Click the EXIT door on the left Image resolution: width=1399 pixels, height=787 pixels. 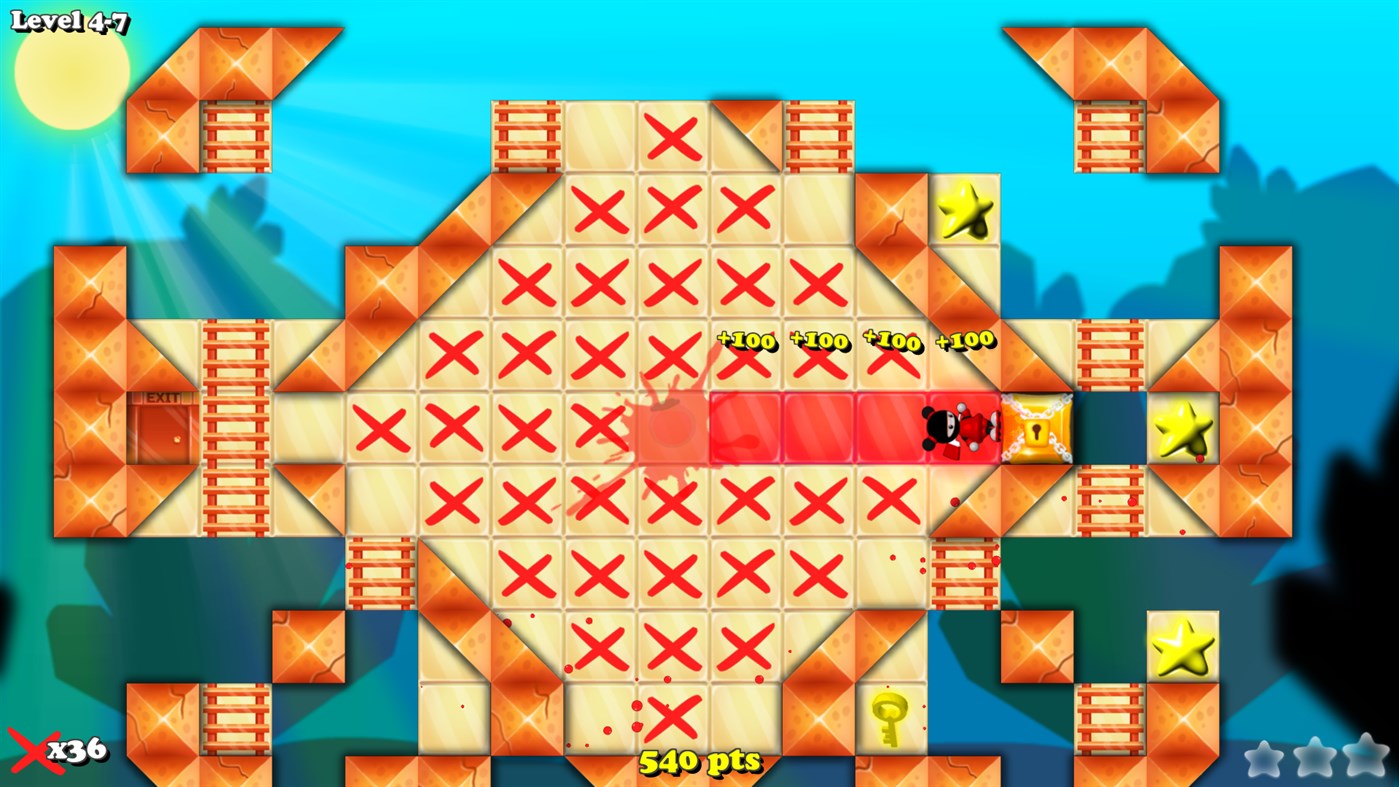[x=161, y=428]
